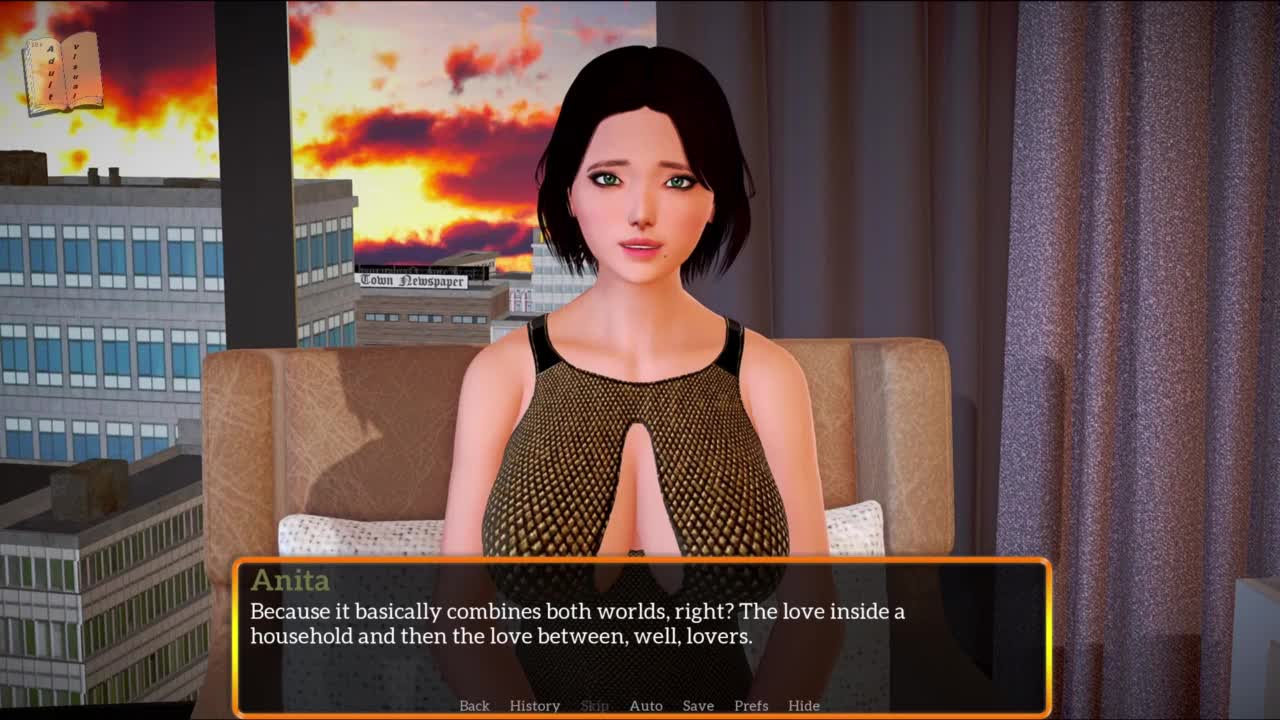Click the Skip dialogue button
Image resolution: width=1280 pixels, height=720 pixels.
(x=595, y=706)
